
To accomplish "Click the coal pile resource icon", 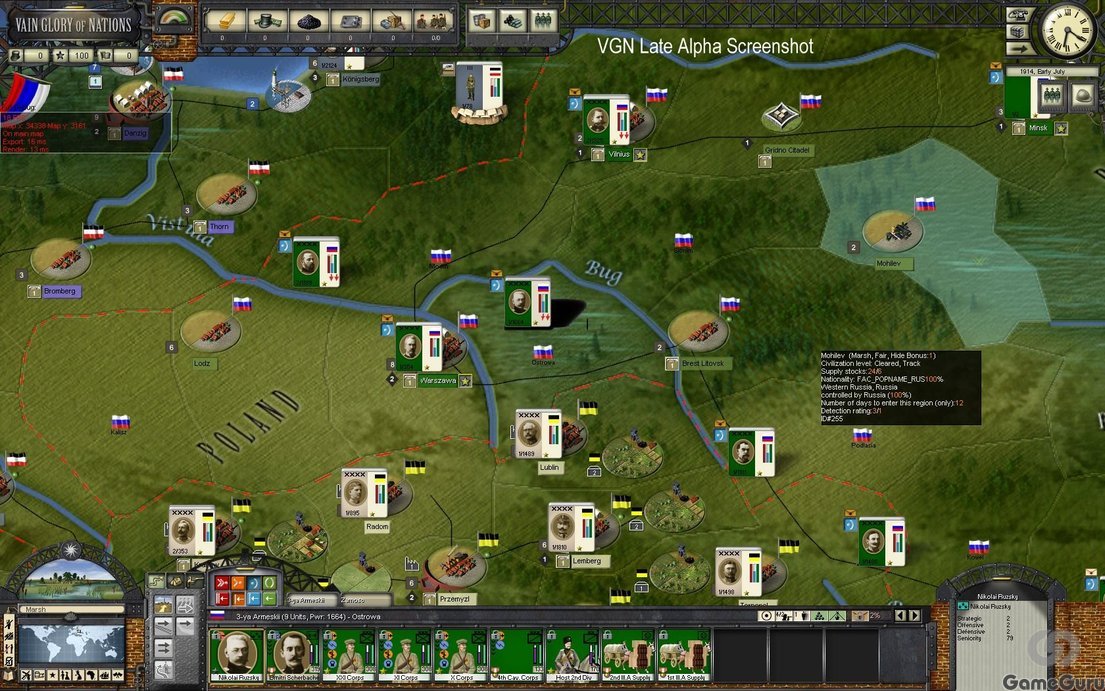I will tap(310, 20).
